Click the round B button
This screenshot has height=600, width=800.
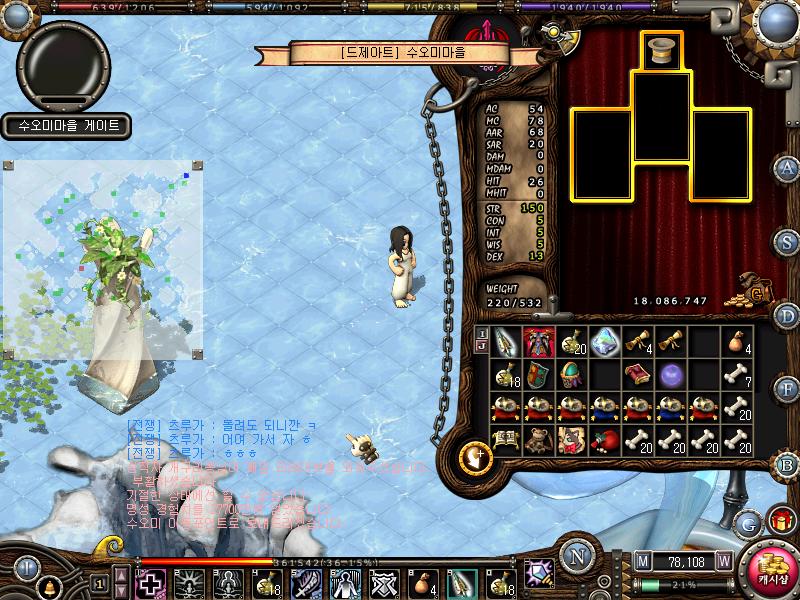(788, 464)
